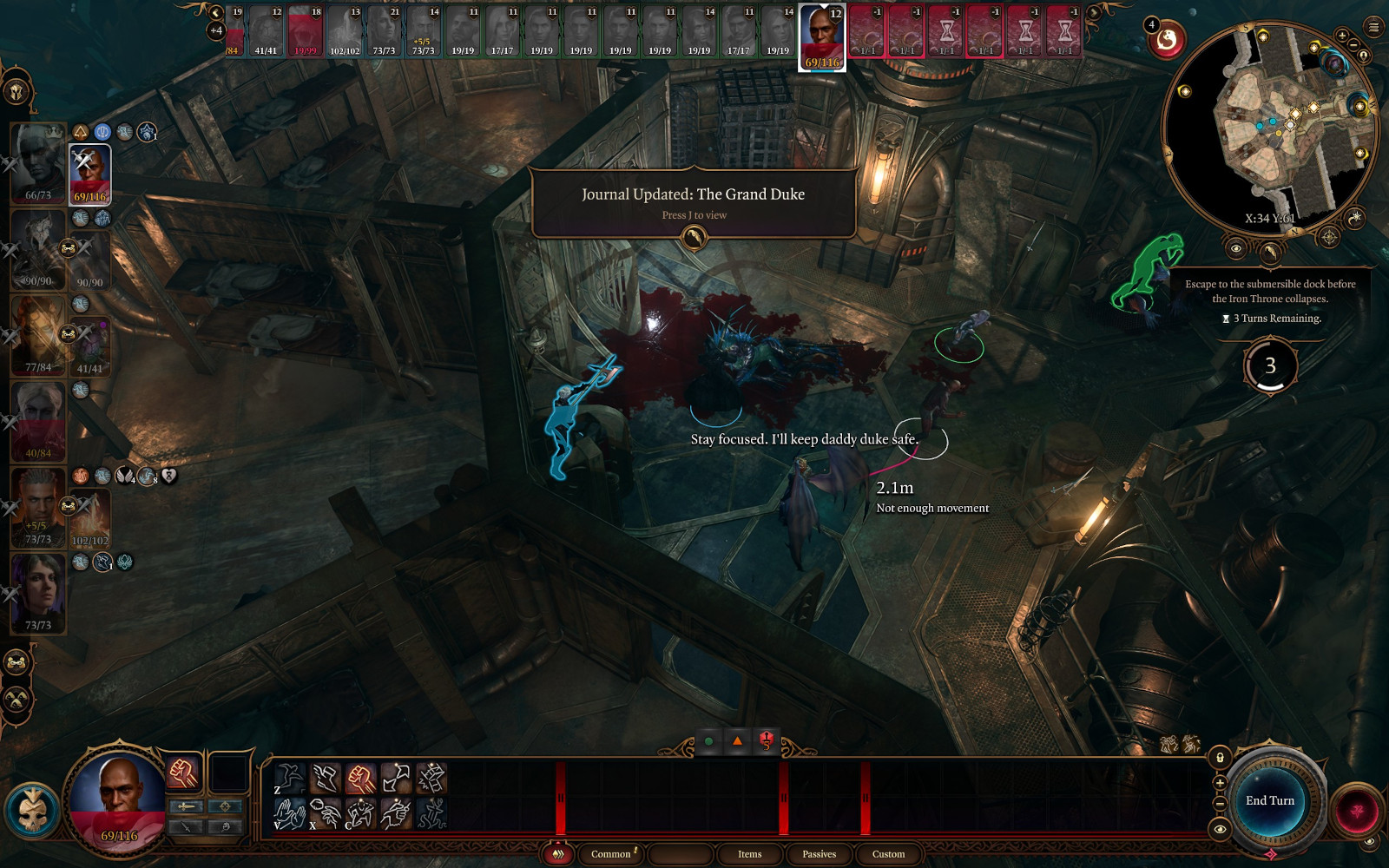Screen dimensions: 1389x868
Task: Click the golden skull button beside portrait
Action: pos(32,810)
